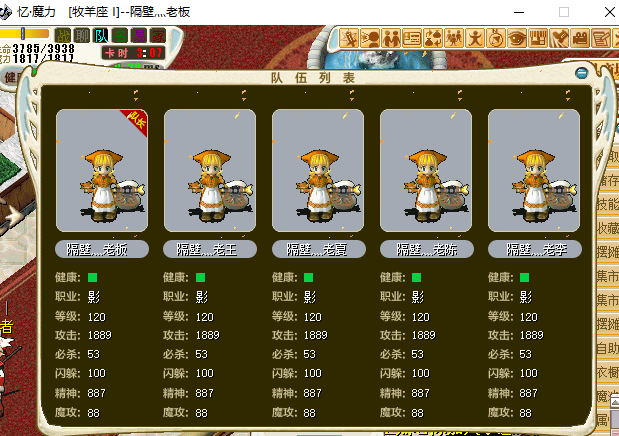This screenshot has height=436, width=619.
Task: Toggle the 队 status button
Action: [x=102, y=36]
